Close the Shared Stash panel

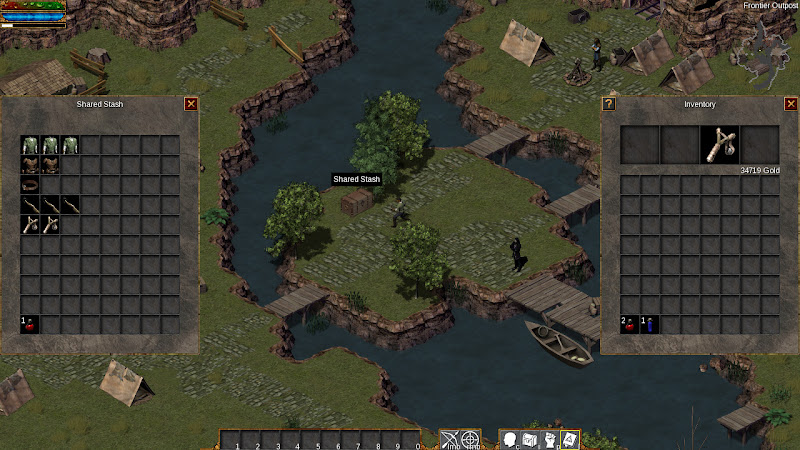point(191,103)
